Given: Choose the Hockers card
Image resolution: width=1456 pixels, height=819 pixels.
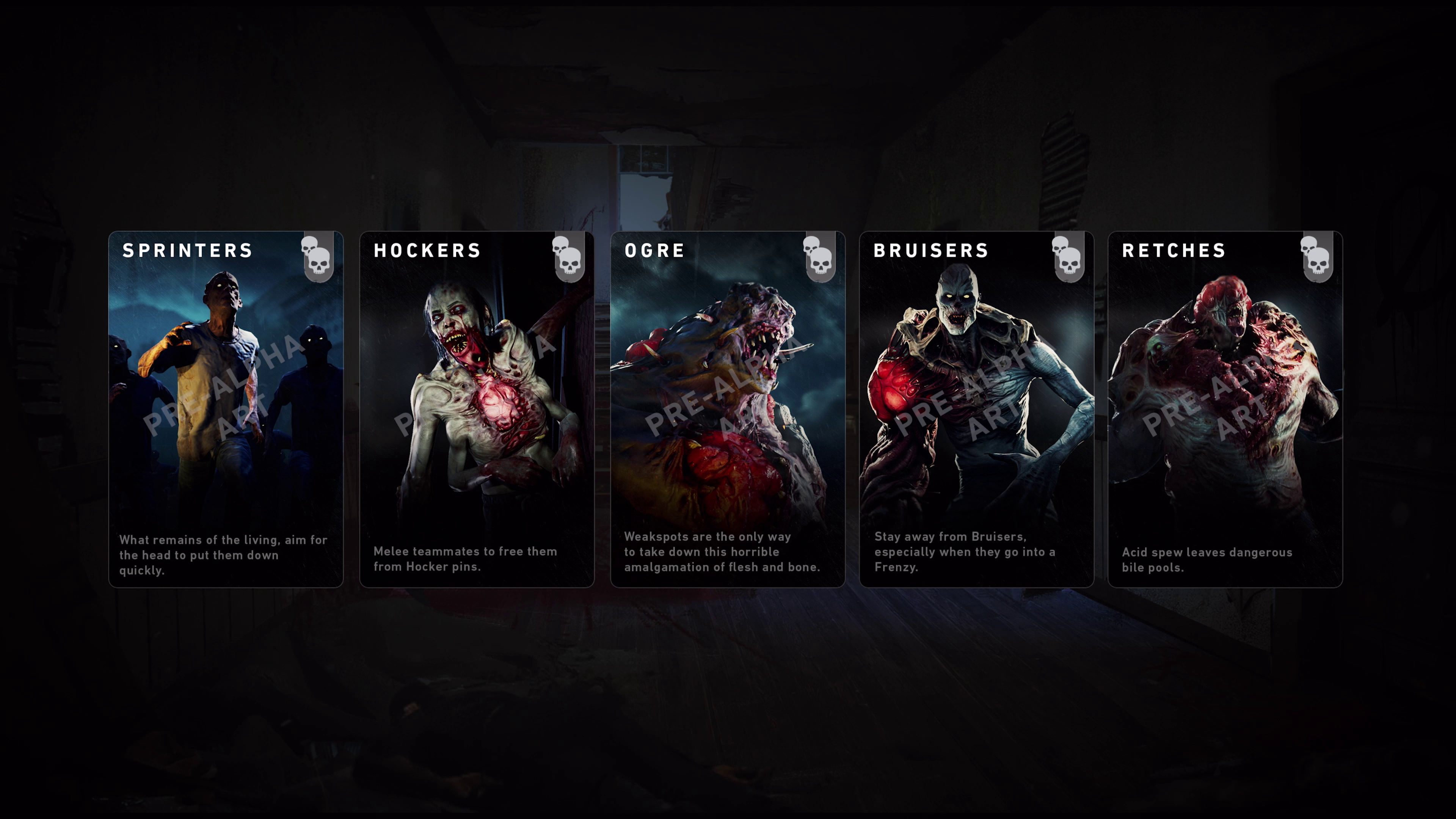Looking at the screenshot, I should point(477,409).
